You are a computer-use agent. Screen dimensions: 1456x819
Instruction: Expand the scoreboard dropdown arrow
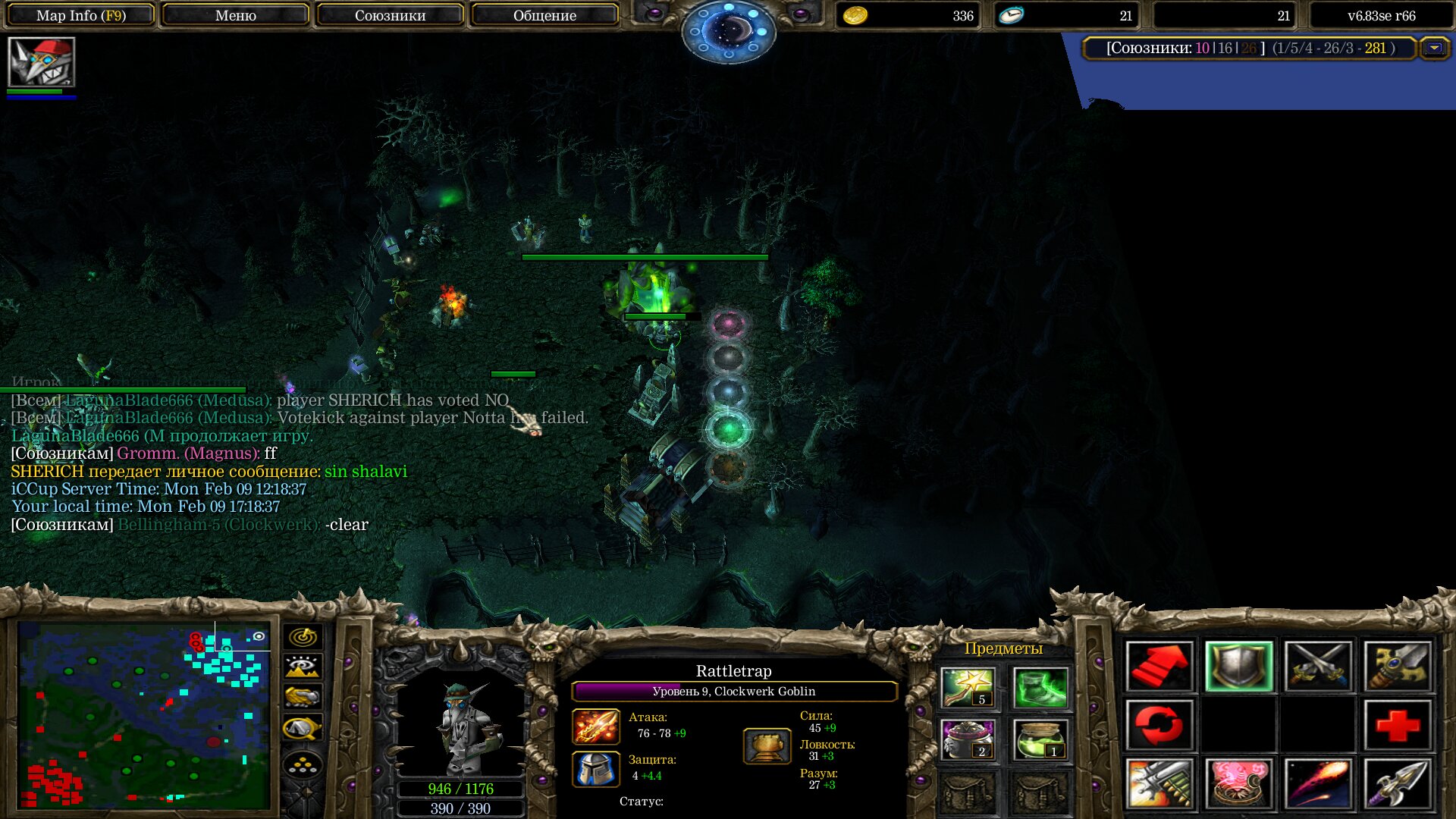[x=1434, y=49]
